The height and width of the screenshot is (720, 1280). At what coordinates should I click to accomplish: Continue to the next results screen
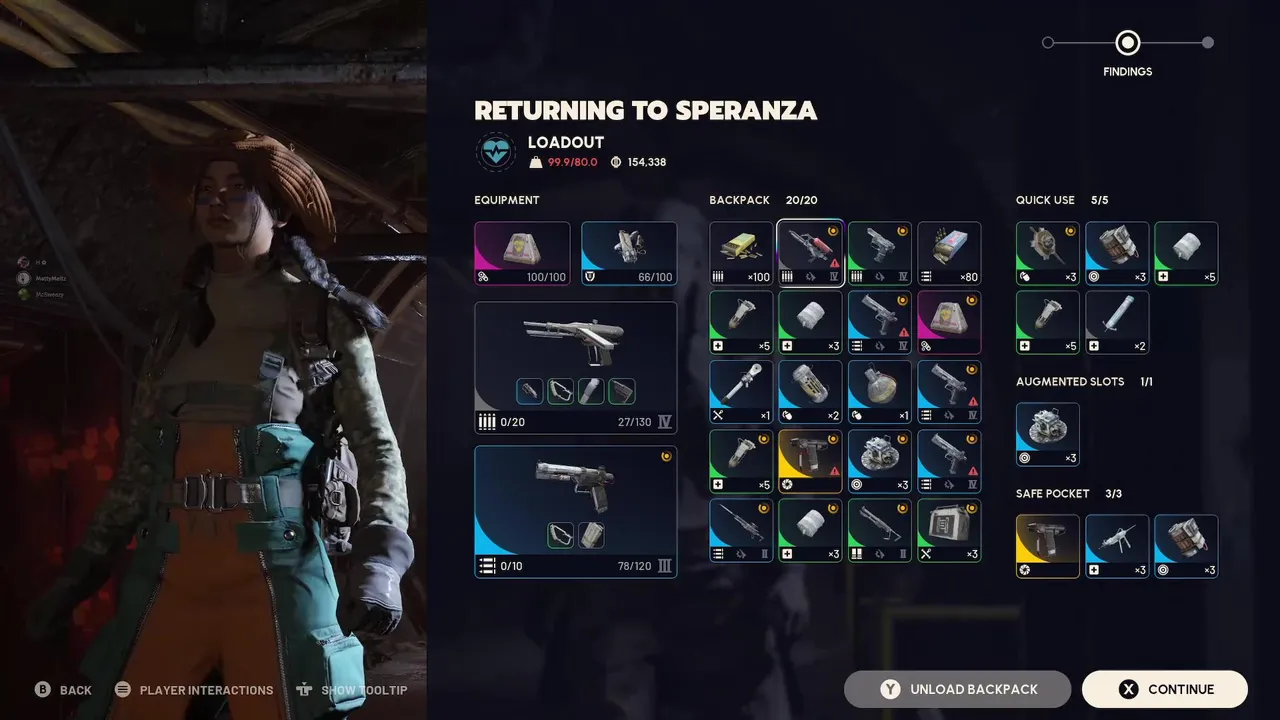pos(1164,689)
